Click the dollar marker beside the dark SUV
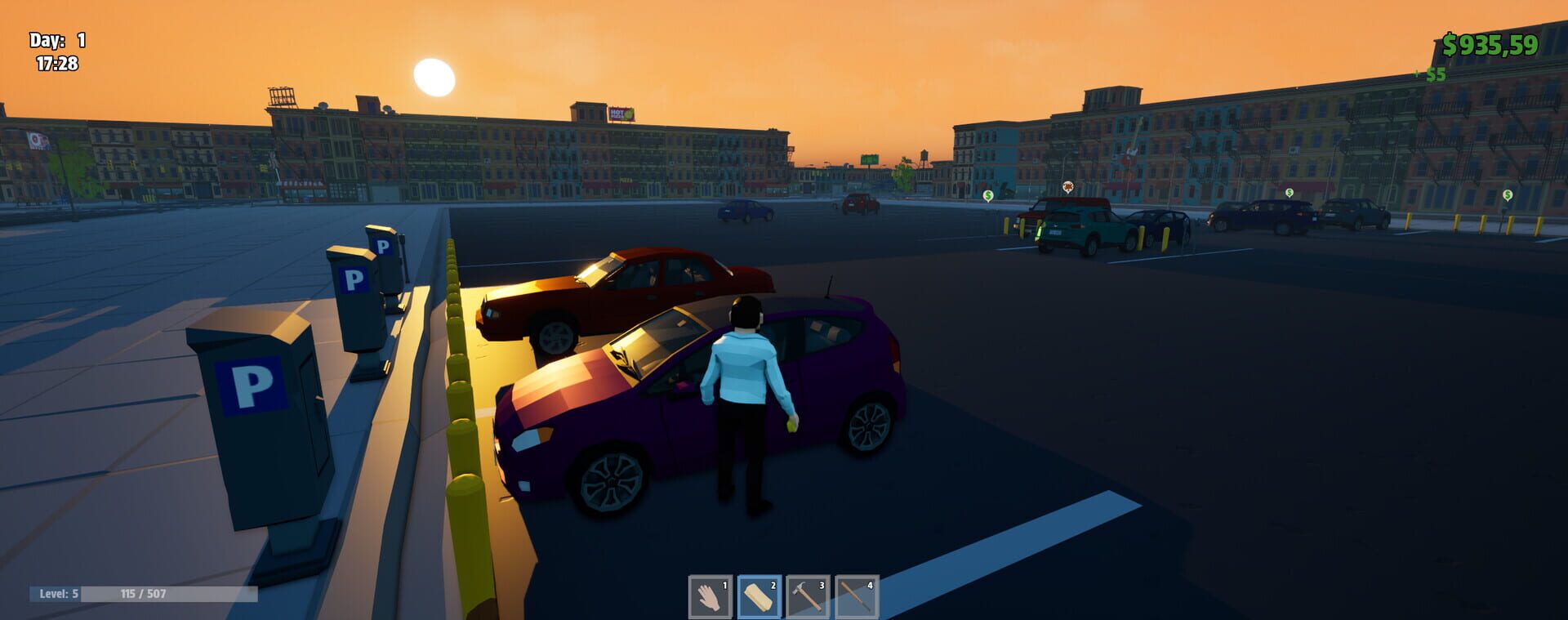 pos(1290,194)
